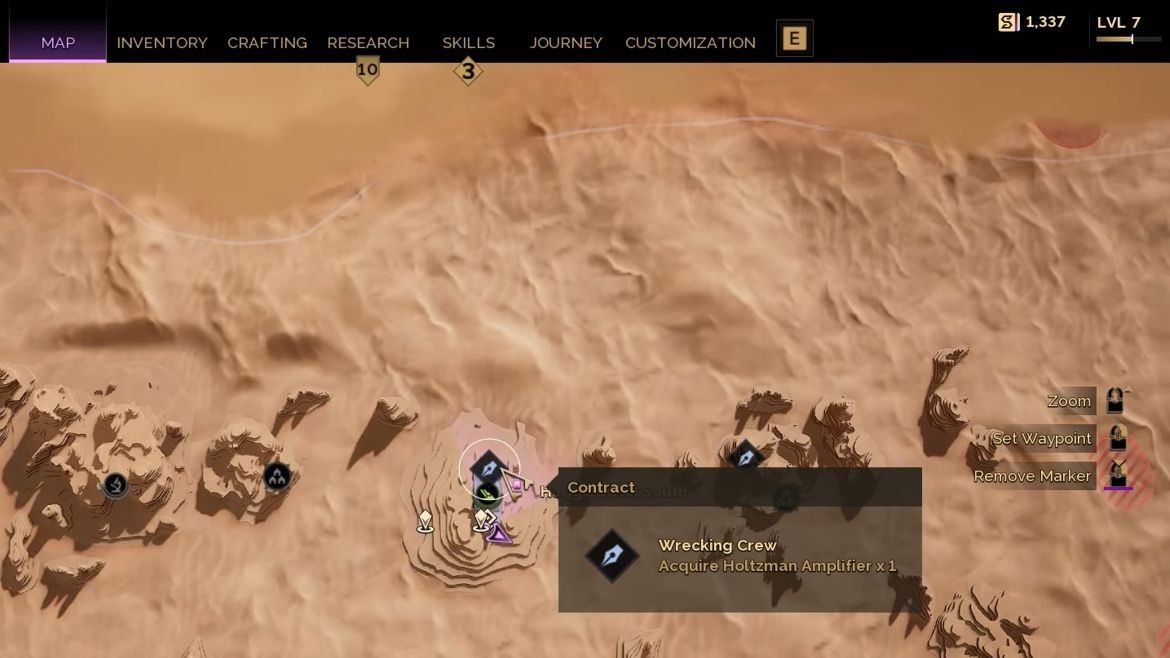Screen dimensions: 1170x658
Task: Select the Map tab
Action: point(58,43)
